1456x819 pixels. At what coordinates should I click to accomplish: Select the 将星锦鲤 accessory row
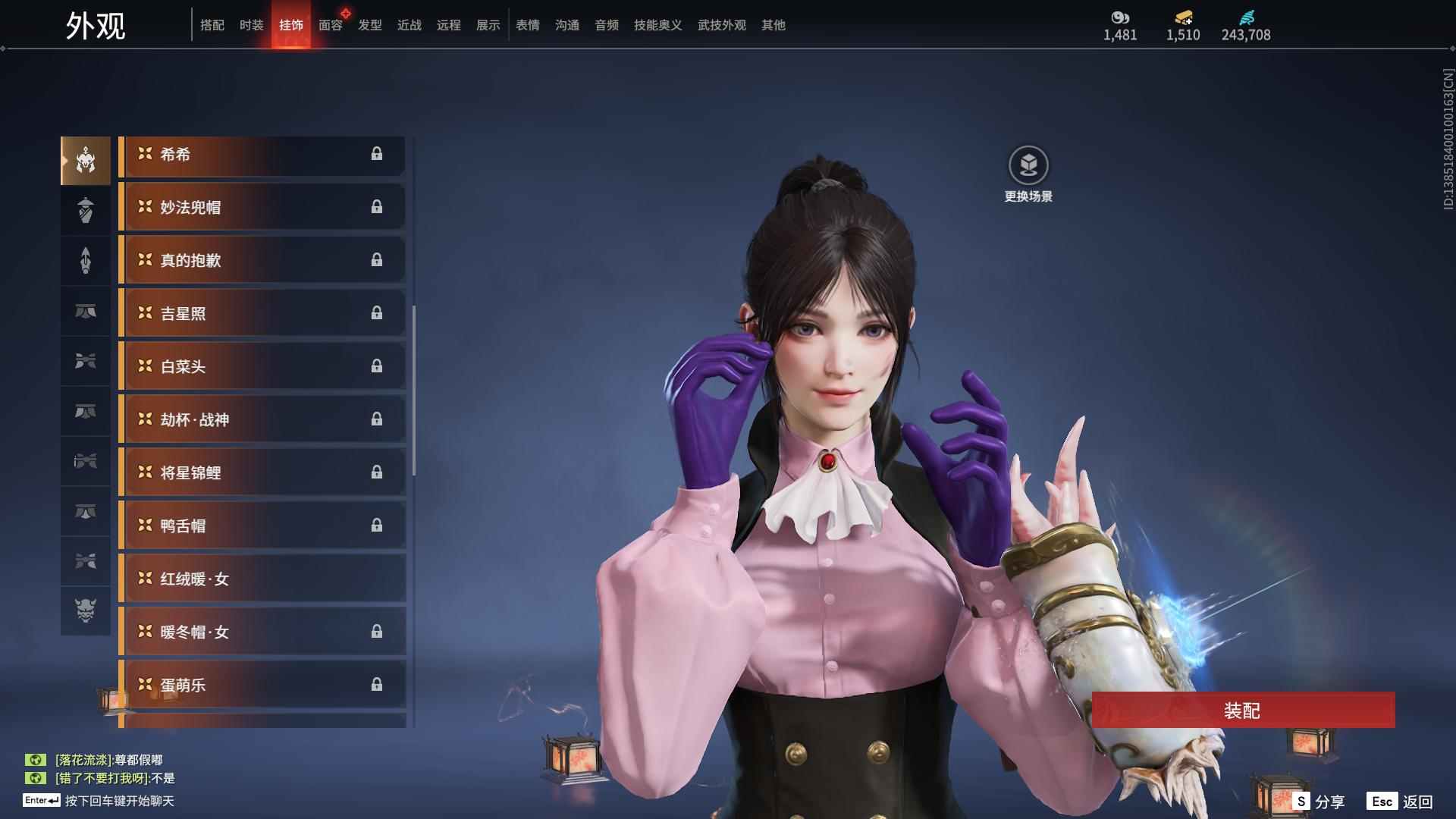[x=262, y=473]
